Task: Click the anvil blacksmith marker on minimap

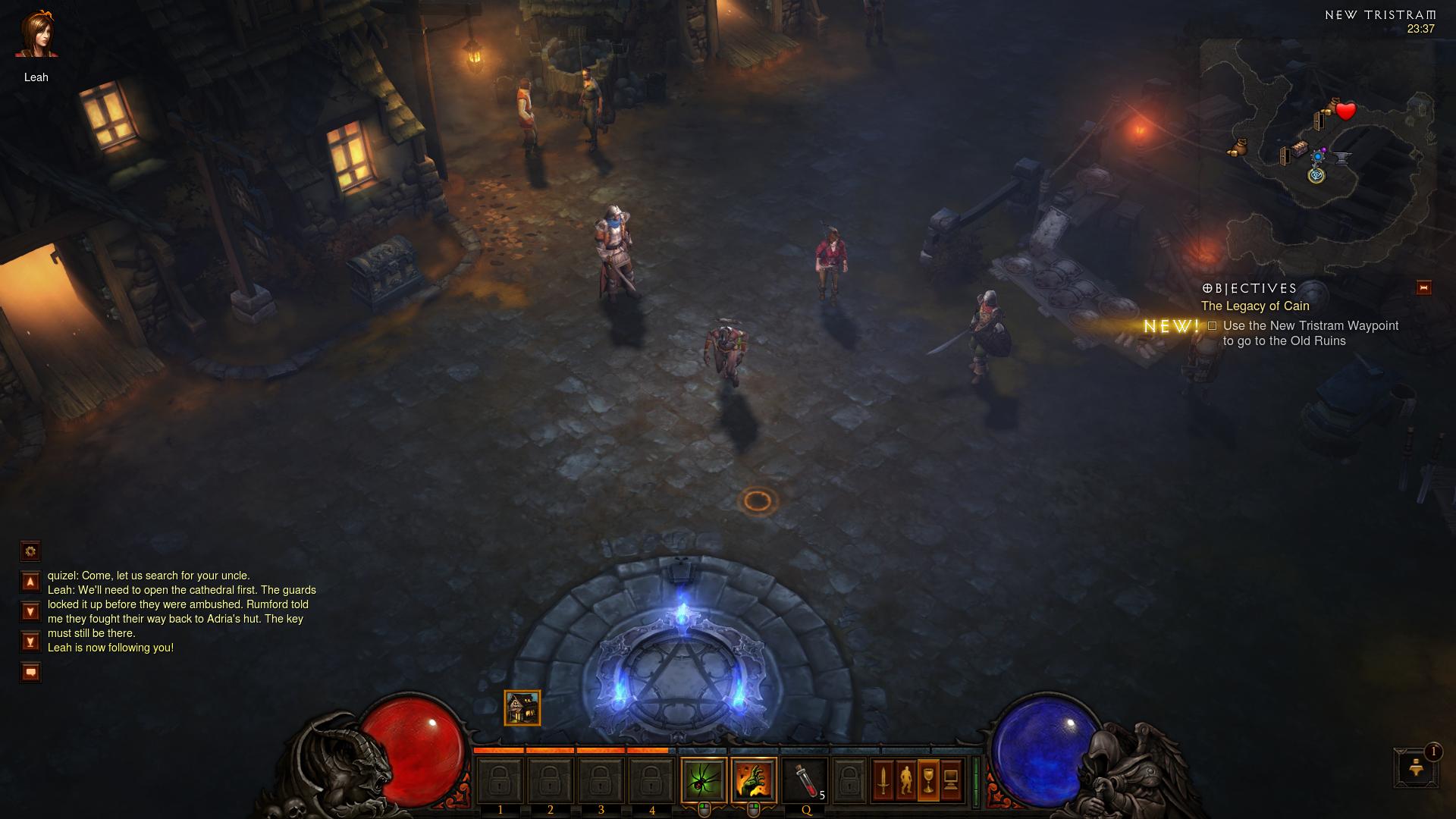Action: [x=1342, y=158]
